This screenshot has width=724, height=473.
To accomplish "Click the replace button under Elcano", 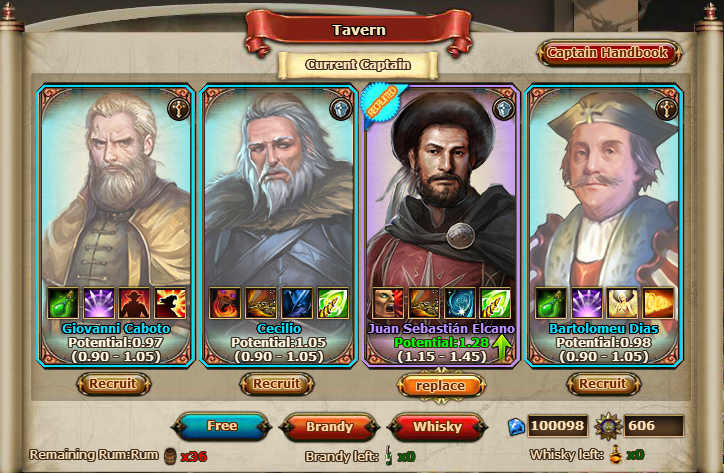I will click(440, 386).
